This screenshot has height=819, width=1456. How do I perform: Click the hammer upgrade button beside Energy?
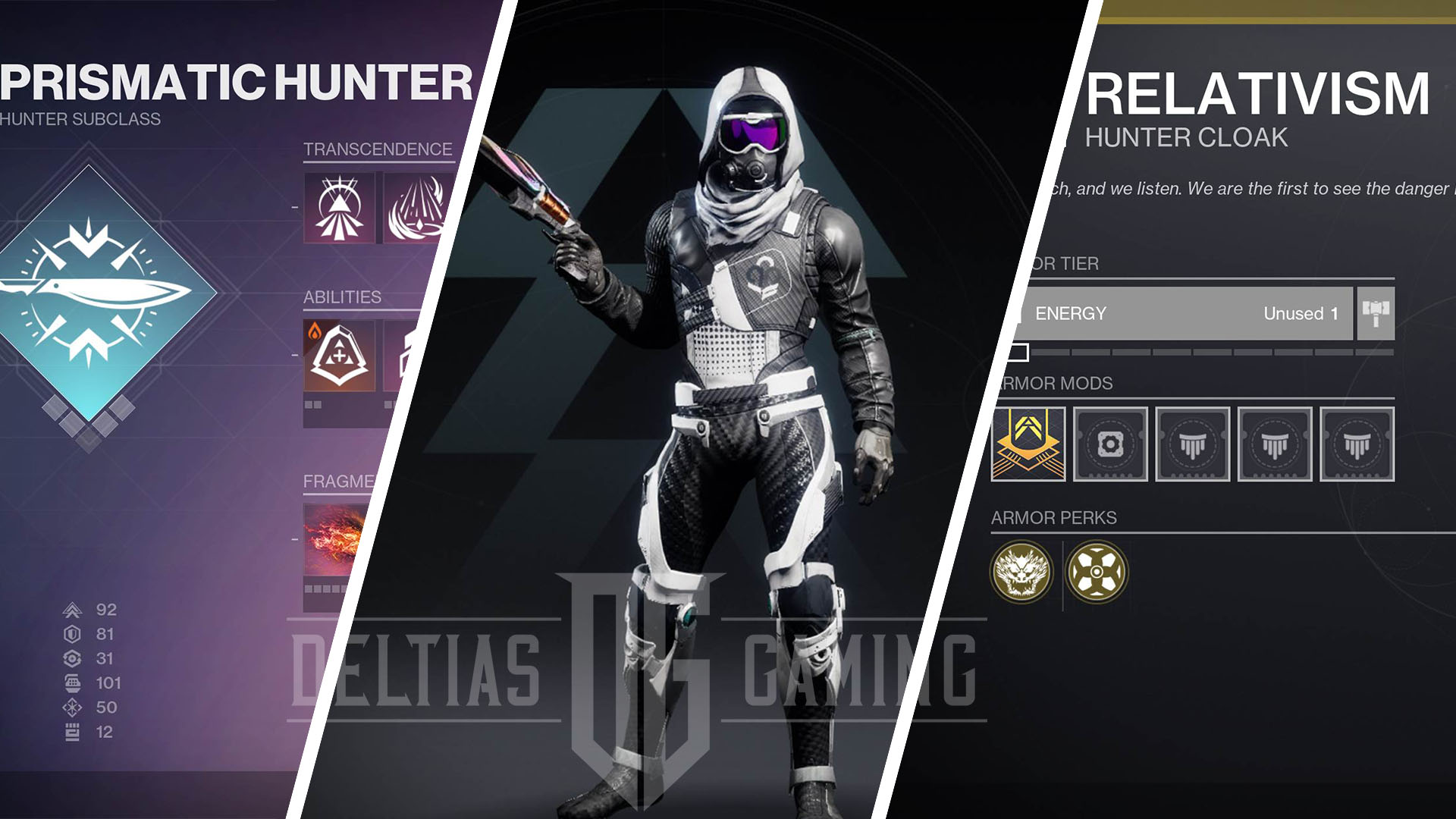1375,312
